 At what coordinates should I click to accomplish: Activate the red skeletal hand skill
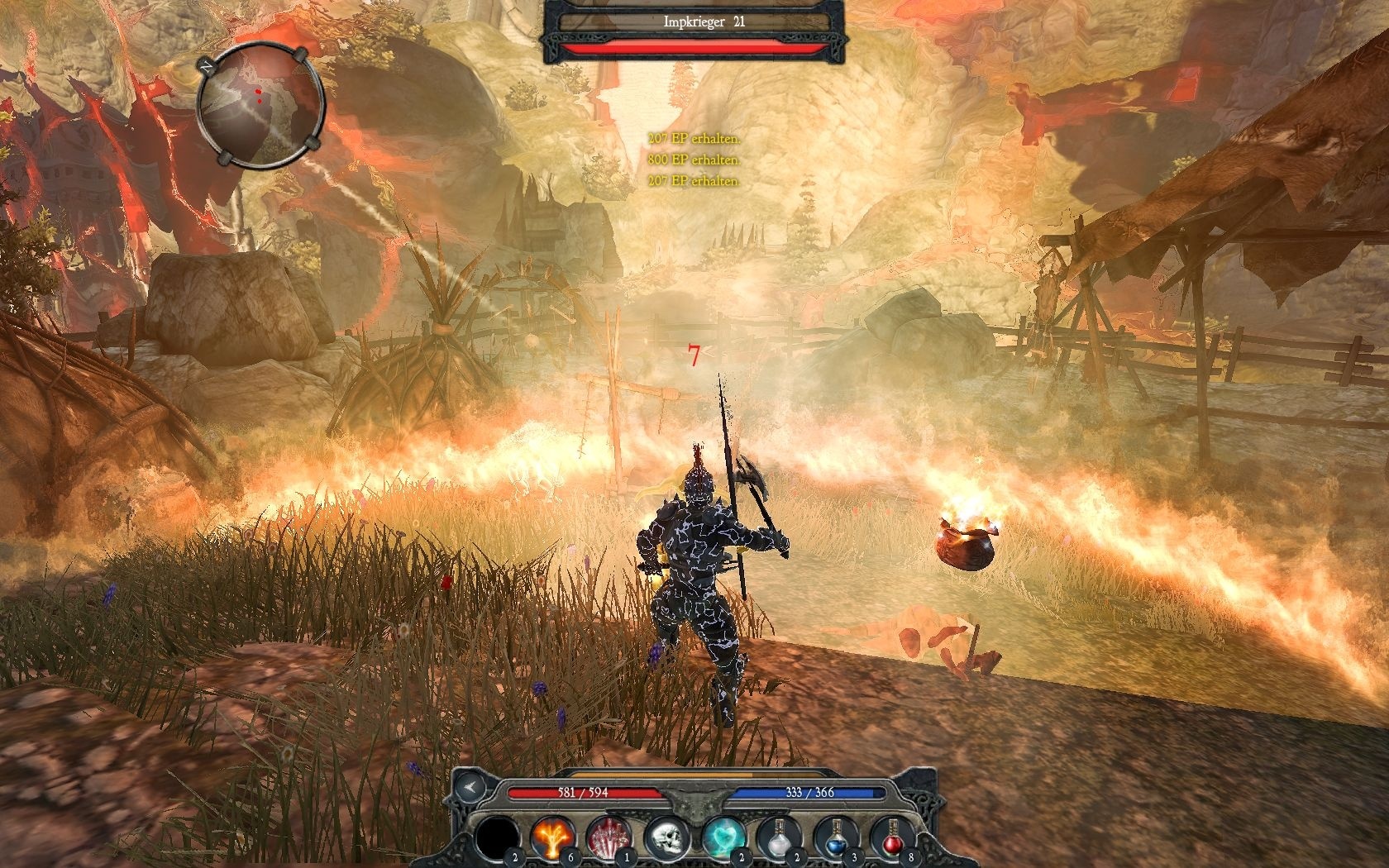pyautogui.click(x=609, y=838)
